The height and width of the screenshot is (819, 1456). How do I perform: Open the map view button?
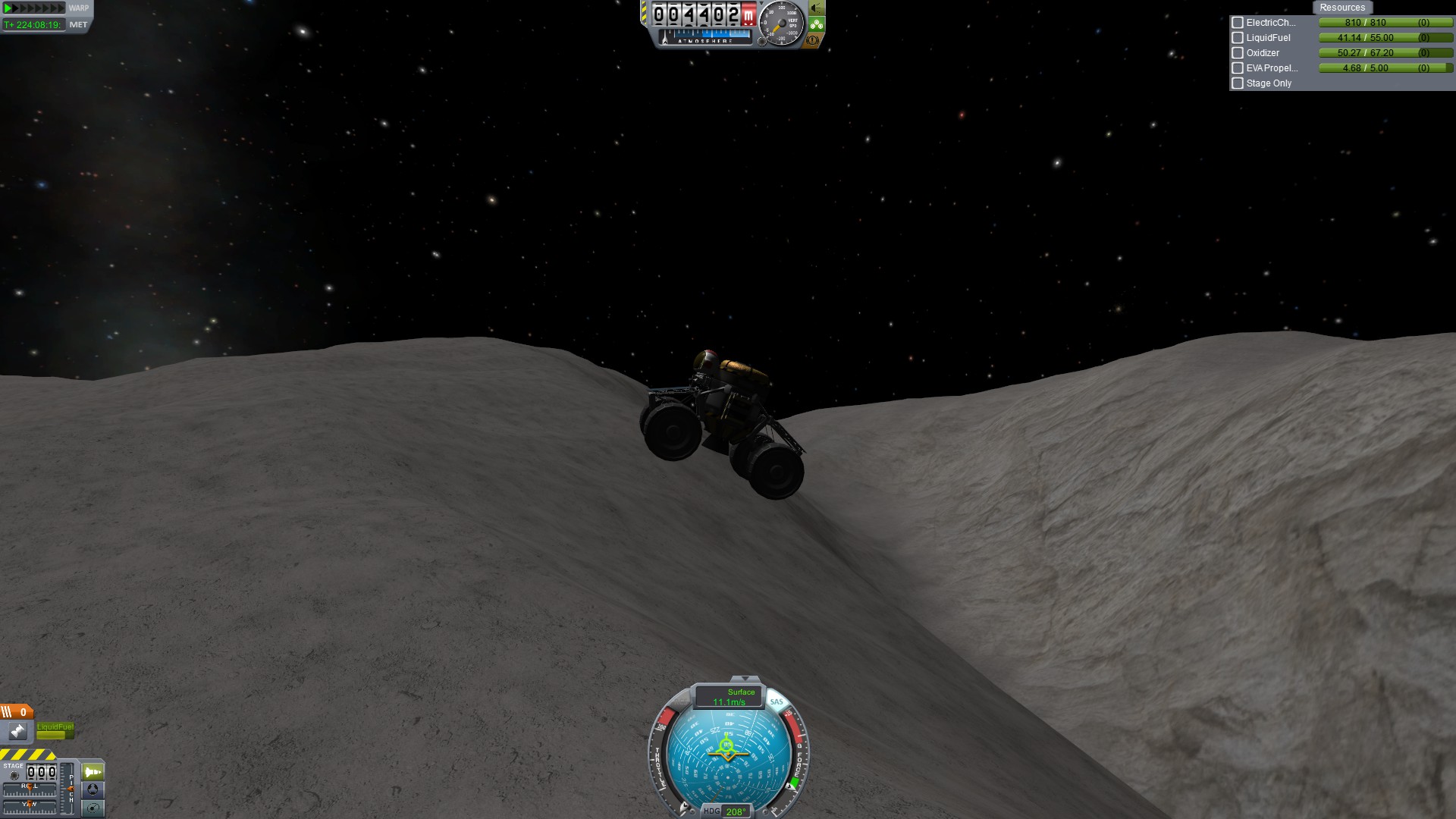[93, 808]
